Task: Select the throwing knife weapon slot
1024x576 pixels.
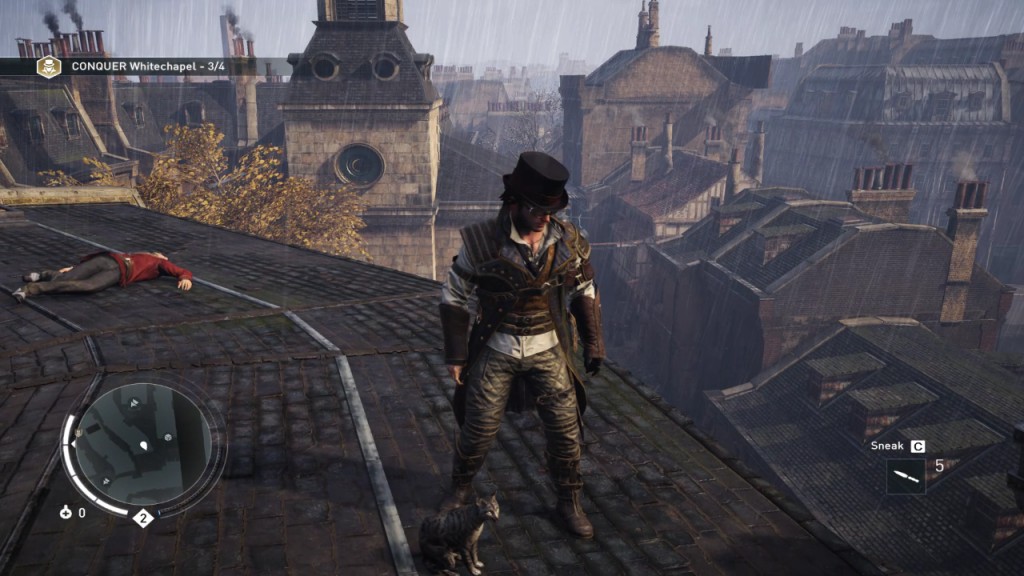Action: [x=905, y=476]
